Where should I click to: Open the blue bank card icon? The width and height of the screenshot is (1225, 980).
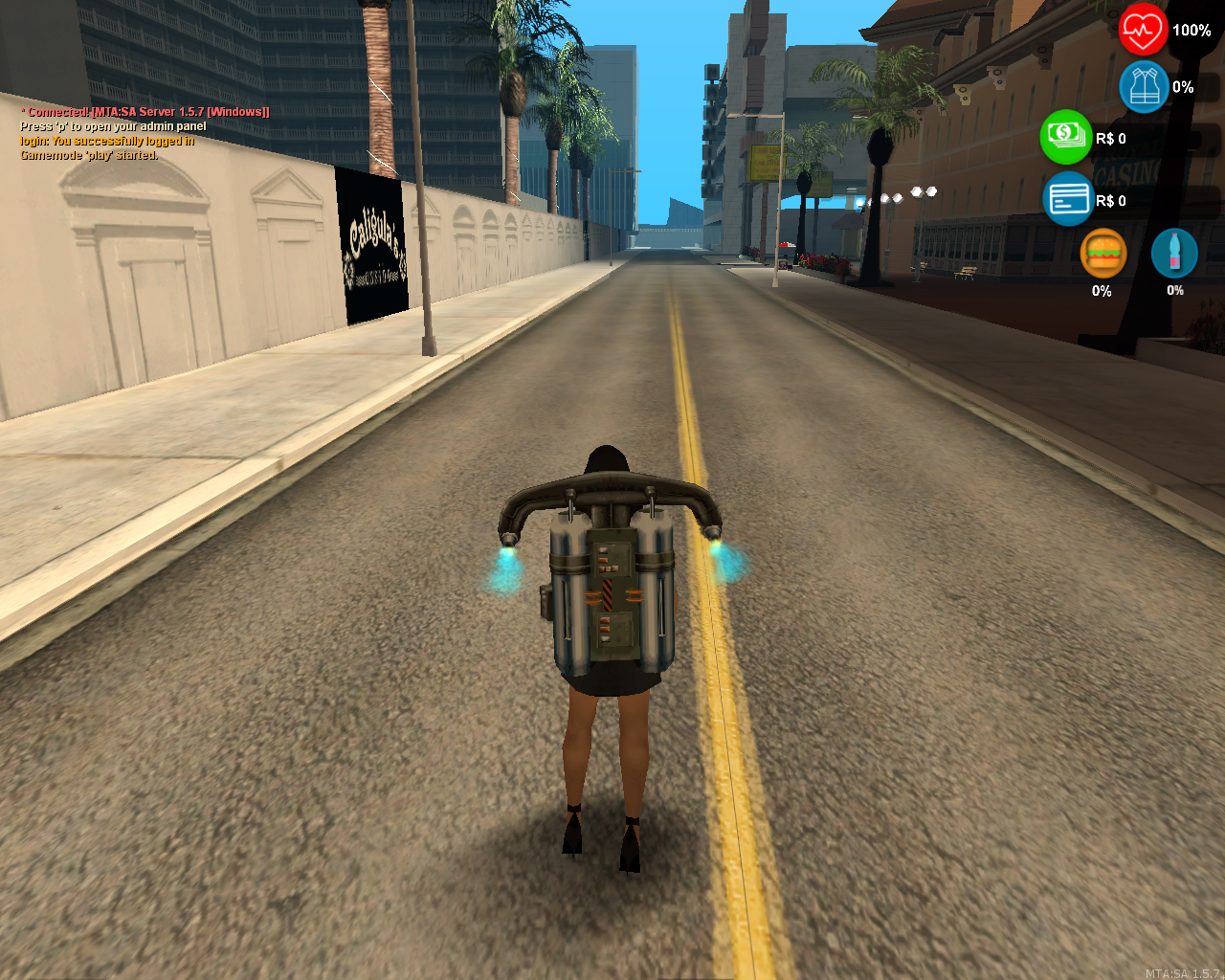(1066, 199)
